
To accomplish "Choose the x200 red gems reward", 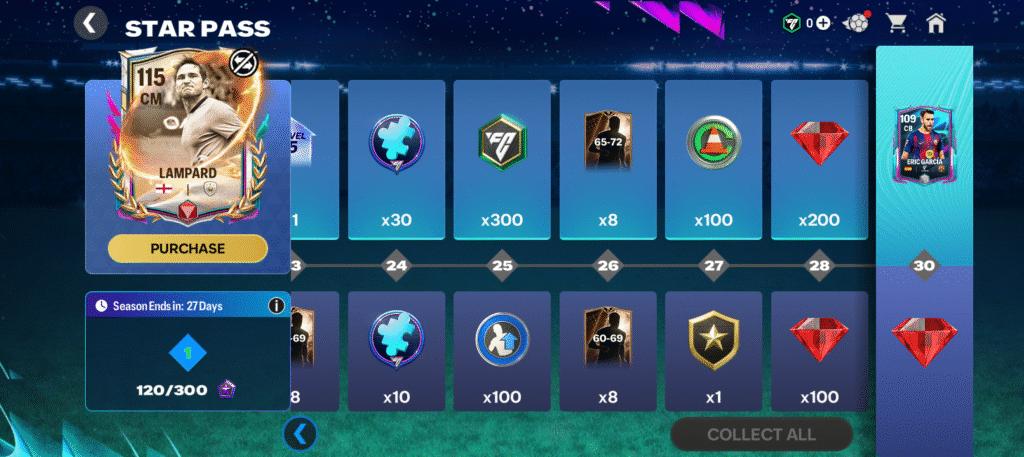I will [x=819, y=160].
